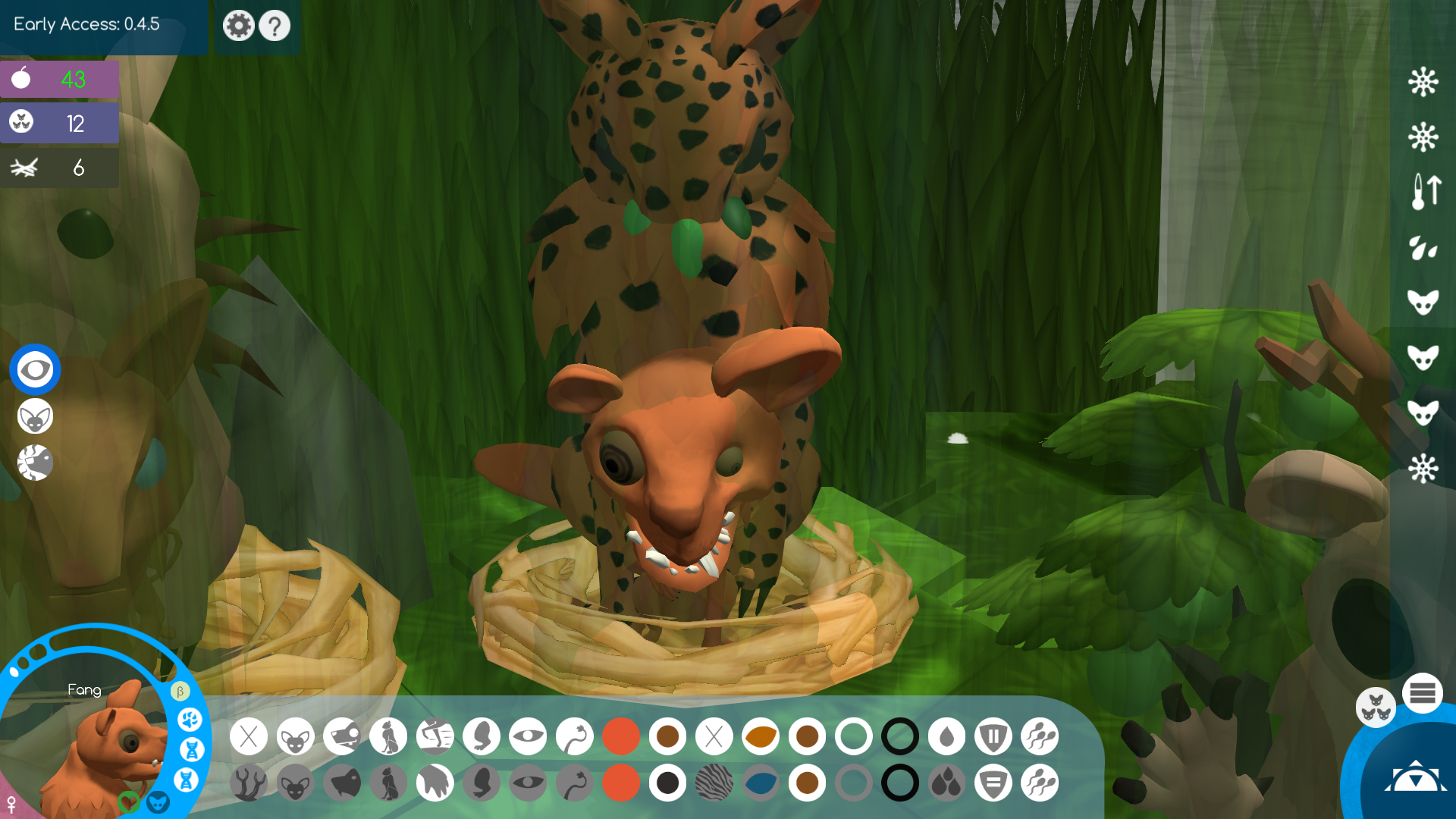Screen dimensions: 1456x819
Task: Click the orange body color gene swatch
Action: pos(621,736)
